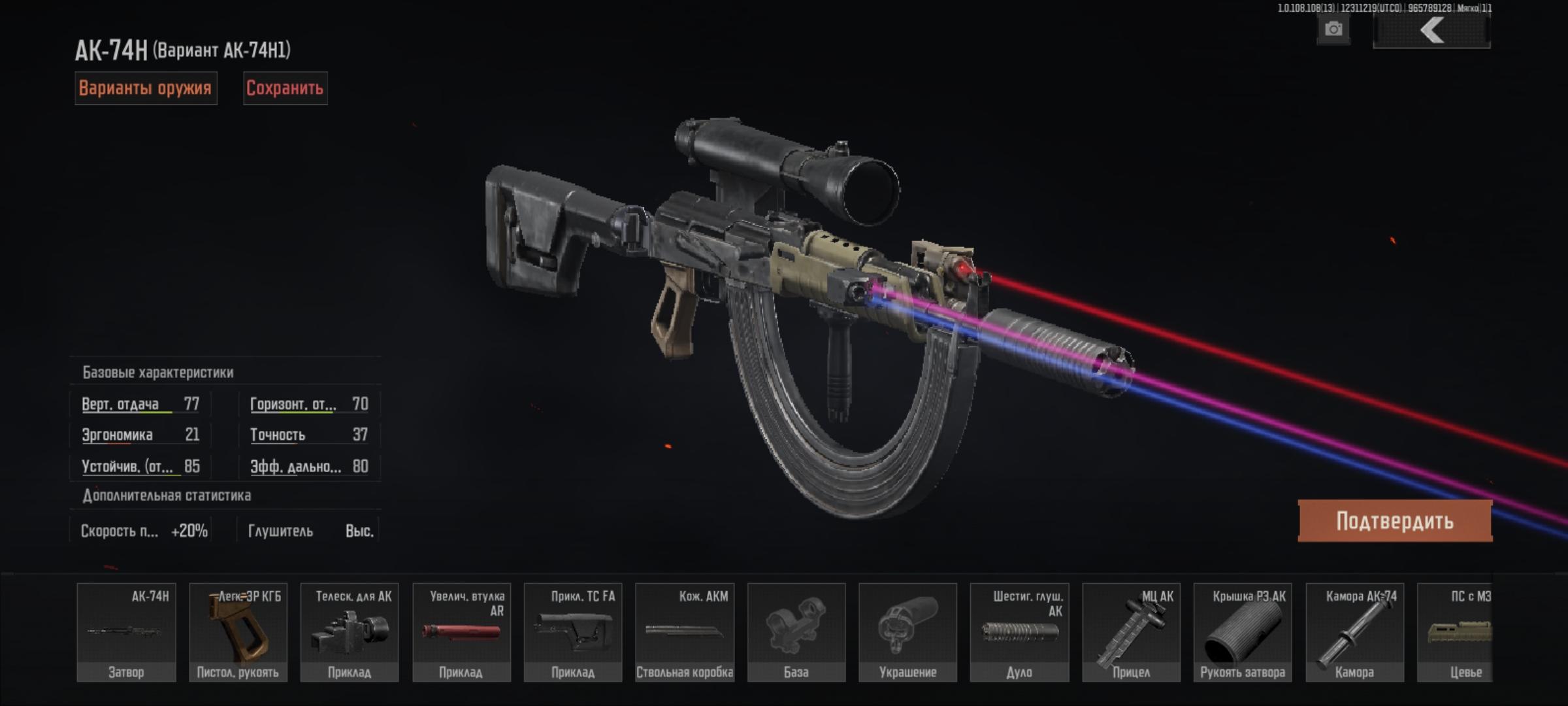Open the ПС с МЗ handguard slot
The height and width of the screenshot is (706, 1568).
click(1456, 632)
